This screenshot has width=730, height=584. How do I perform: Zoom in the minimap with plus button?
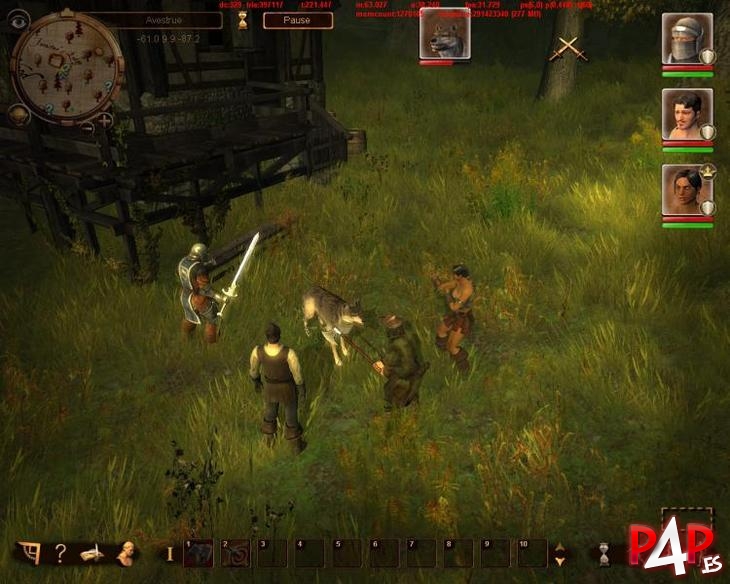105,120
